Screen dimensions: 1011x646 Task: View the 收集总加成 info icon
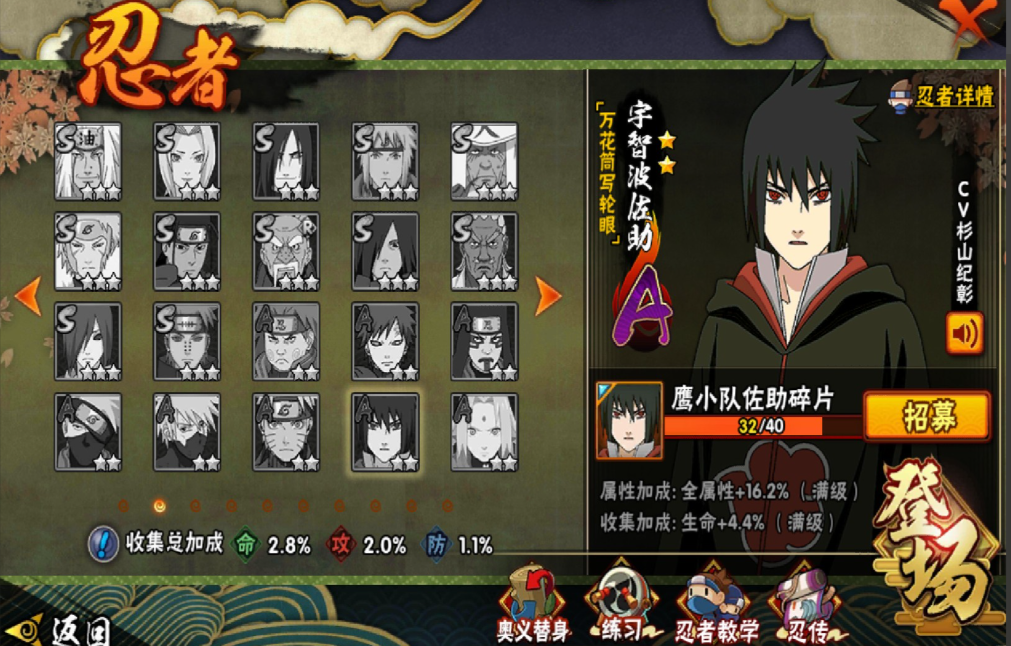[x=104, y=543]
